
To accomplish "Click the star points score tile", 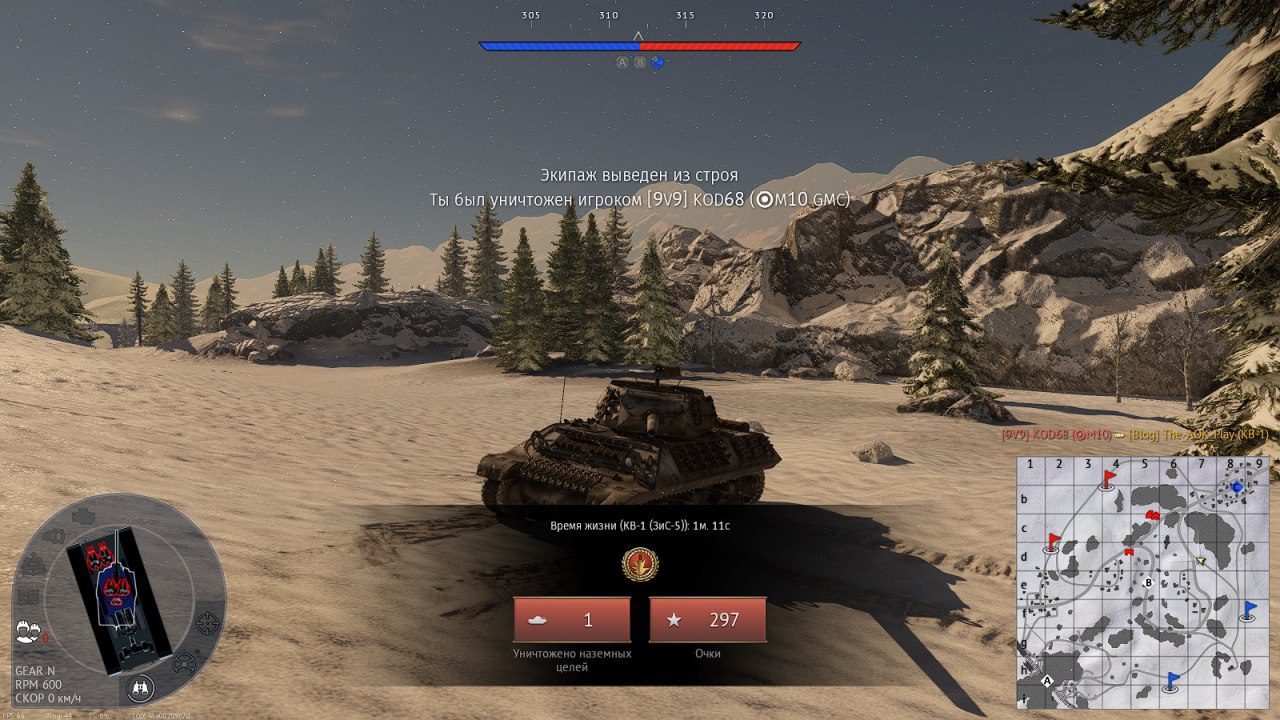I will [x=708, y=620].
